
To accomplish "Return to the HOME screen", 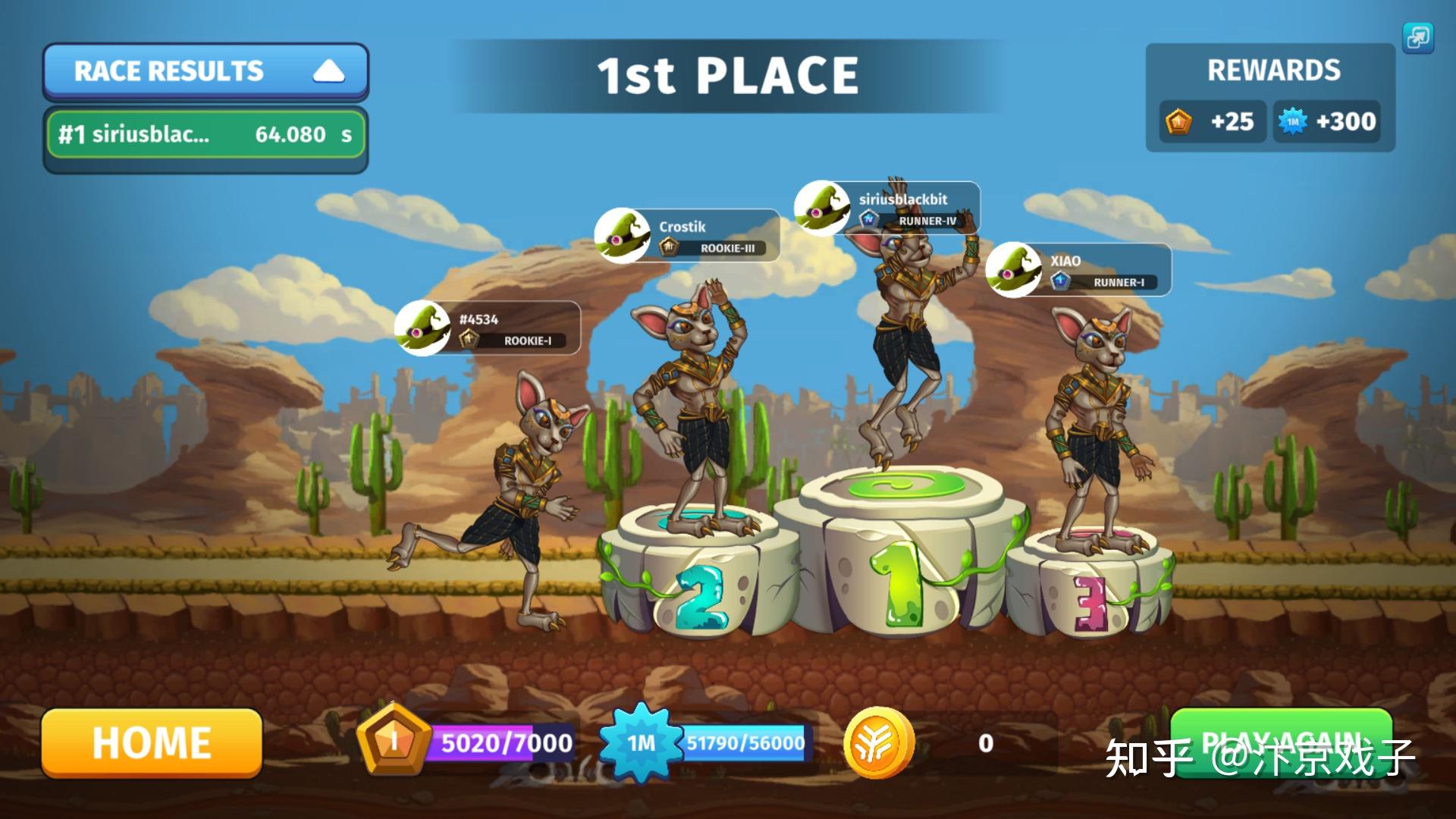I will [x=152, y=742].
